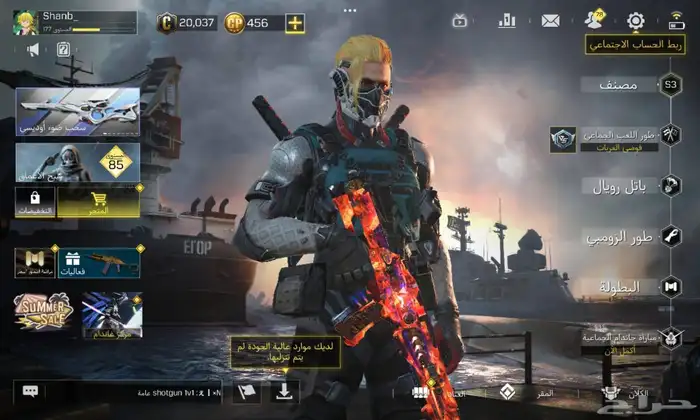Image resolution: width=700 pixels, height=420 pixels.
Task: Open the events gift box tile
Action: click(x=98, y=263)
